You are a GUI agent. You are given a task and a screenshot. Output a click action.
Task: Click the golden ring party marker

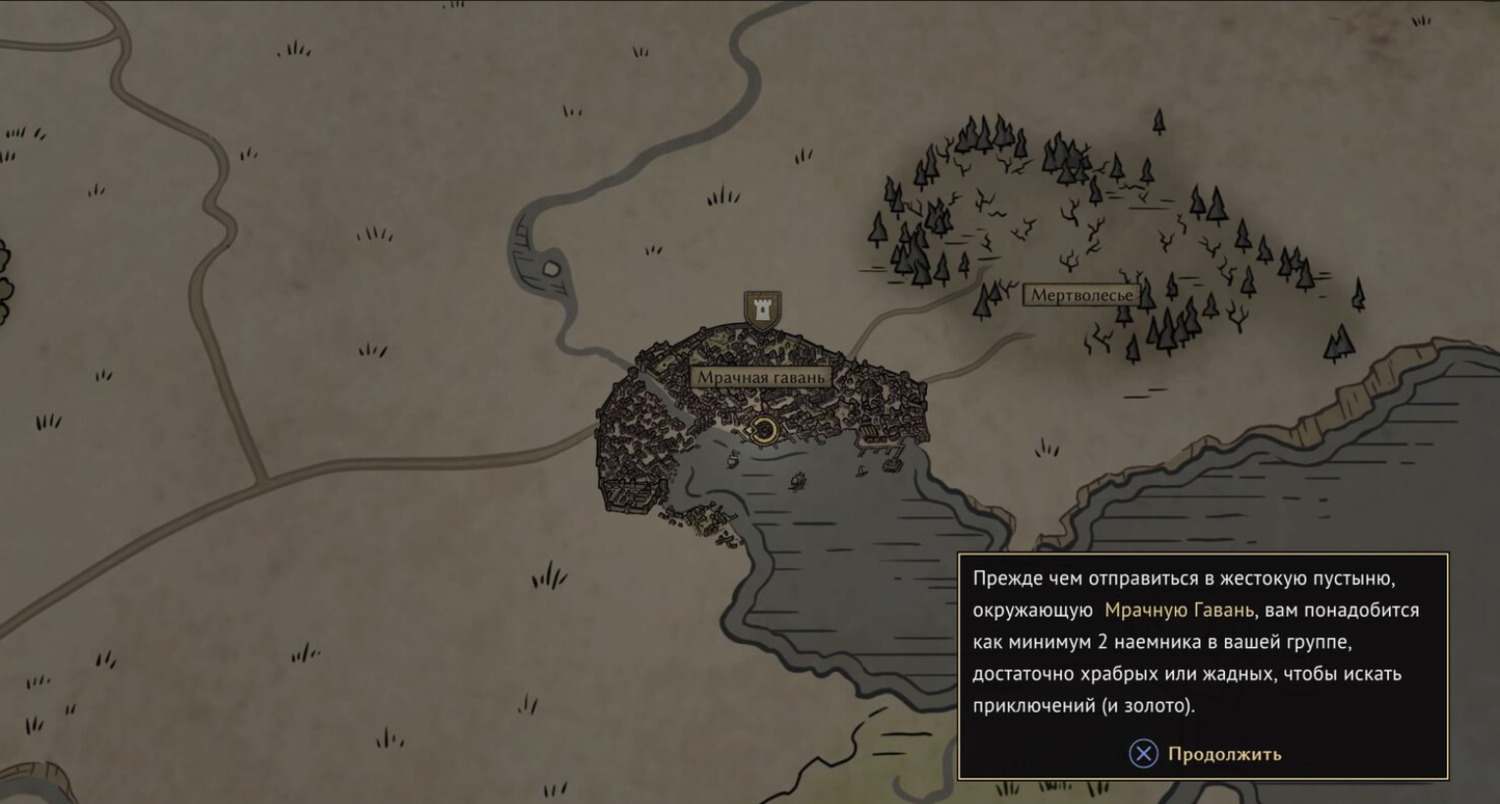(764, 431)
